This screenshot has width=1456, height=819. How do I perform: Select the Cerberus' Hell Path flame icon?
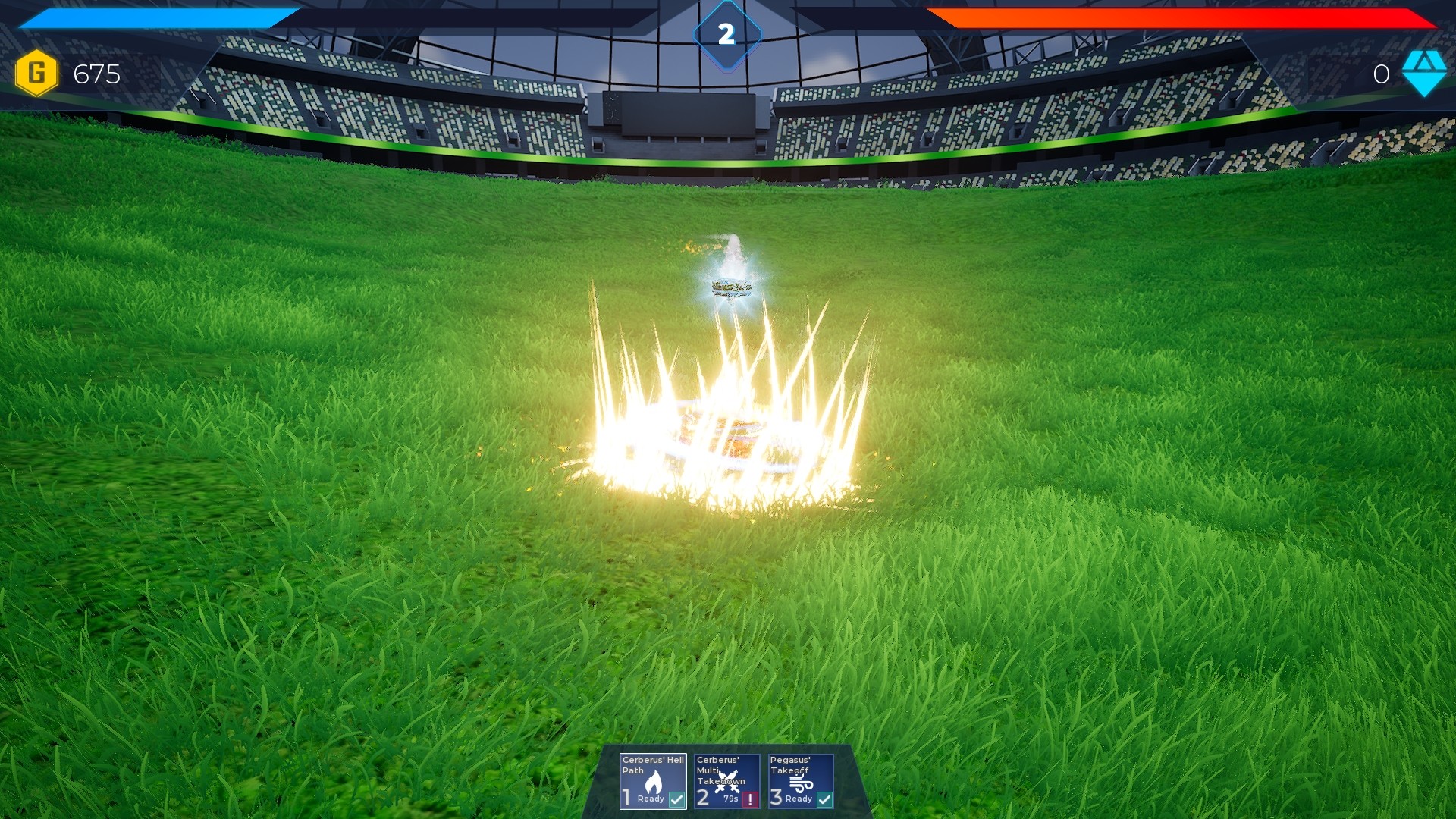tap(653, 783)
